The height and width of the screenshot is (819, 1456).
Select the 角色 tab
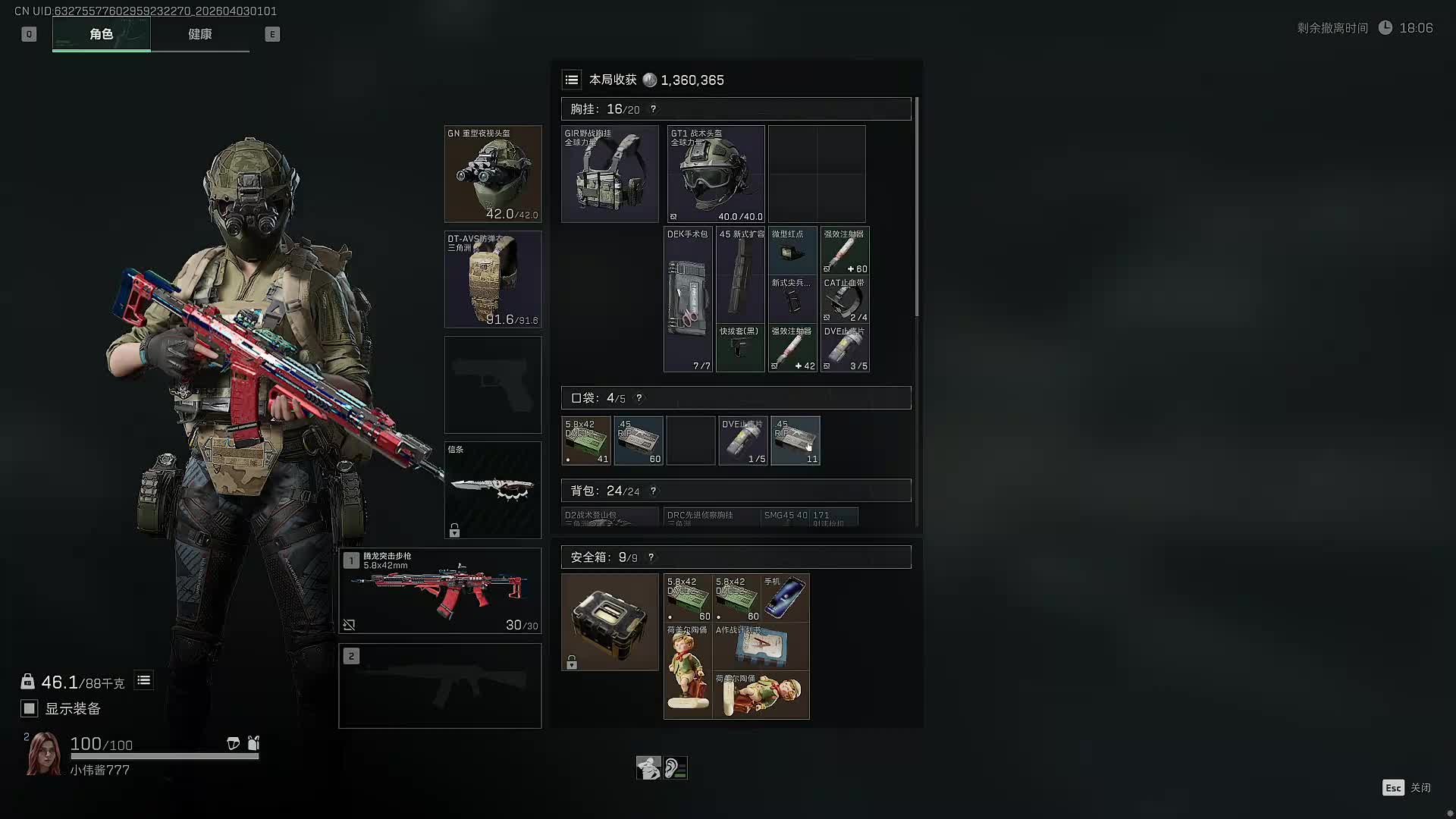[x=101, y=34]
